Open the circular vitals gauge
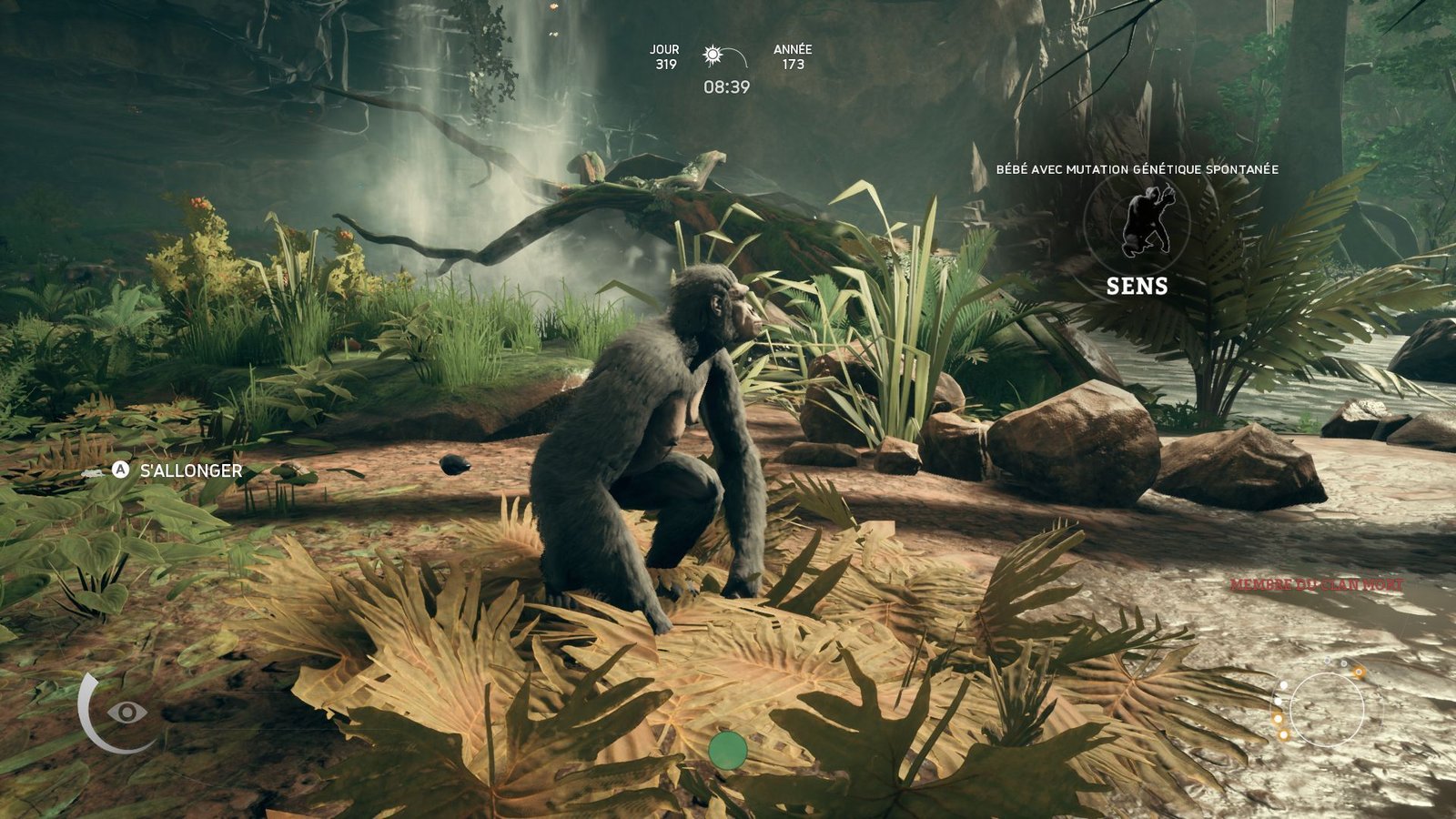Screen dimensions: 1456x819 (1327, 710)
